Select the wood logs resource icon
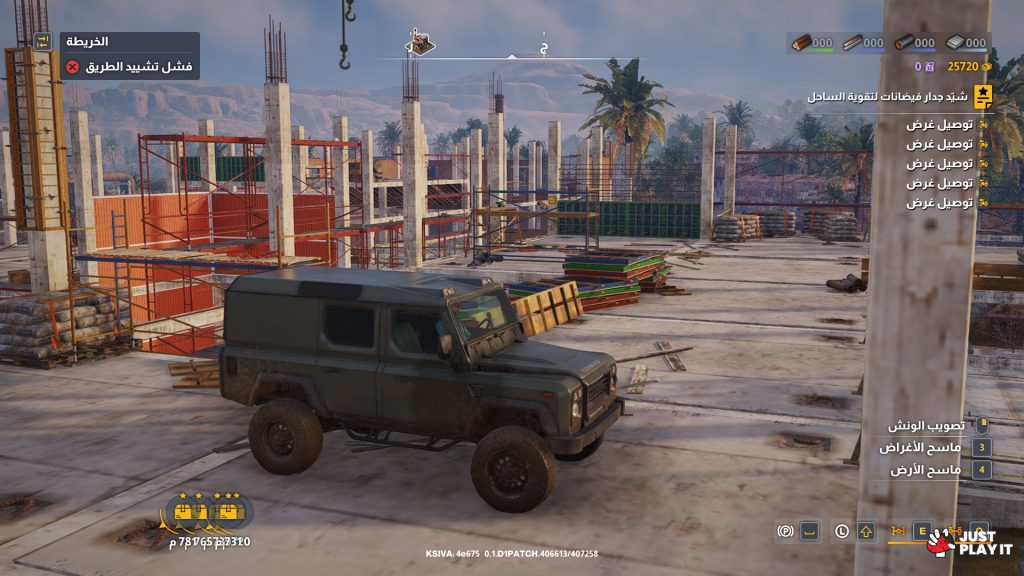 (x=801, y=43)
